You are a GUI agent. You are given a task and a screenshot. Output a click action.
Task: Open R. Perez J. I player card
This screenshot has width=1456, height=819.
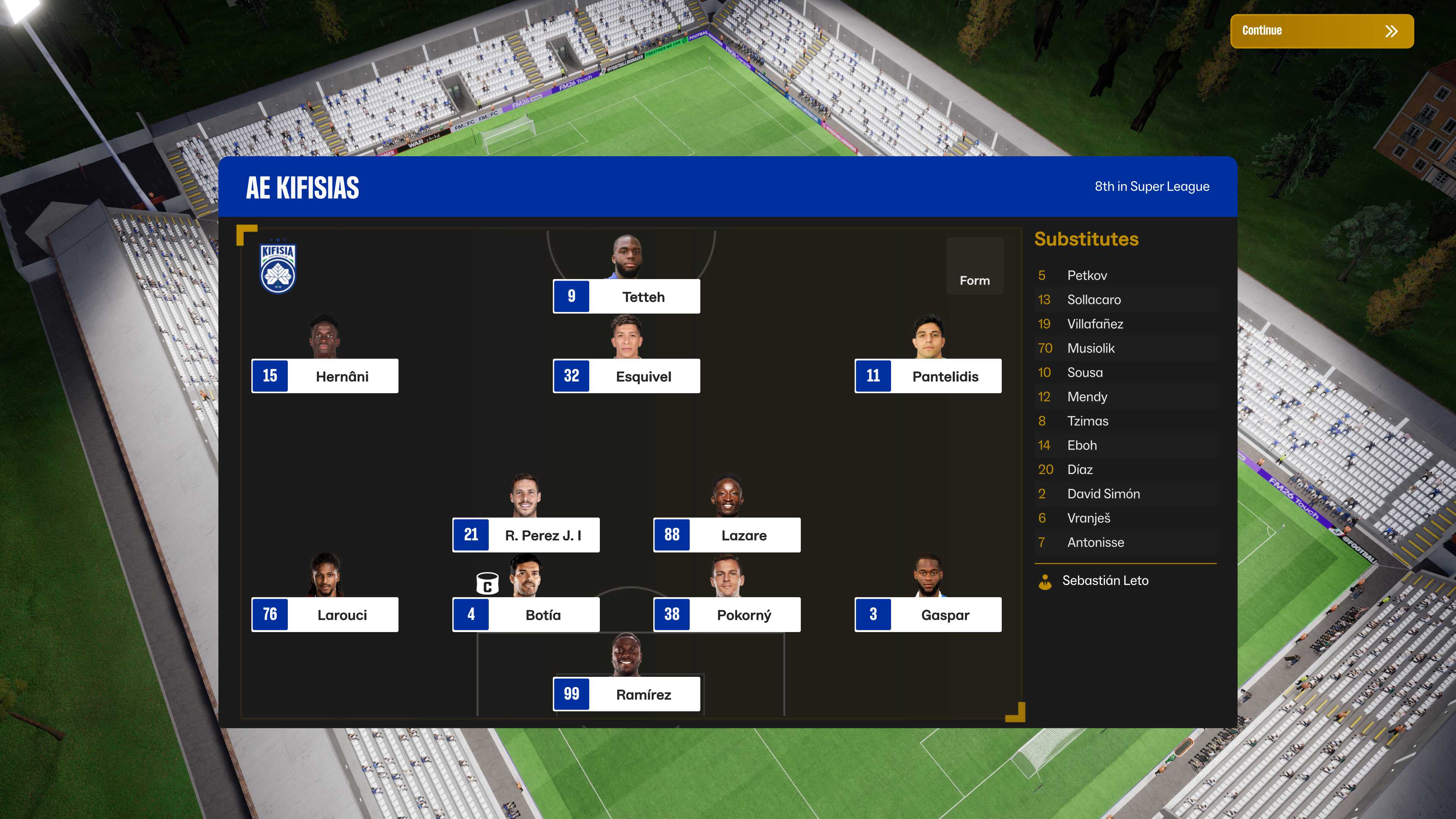tap(526, 535)
